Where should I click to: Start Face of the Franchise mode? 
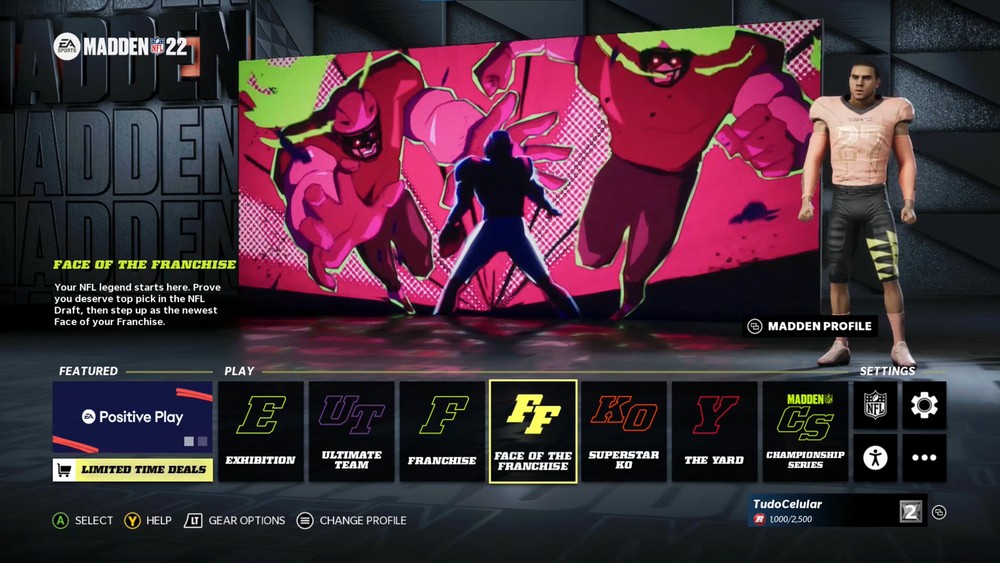point(533,431)
